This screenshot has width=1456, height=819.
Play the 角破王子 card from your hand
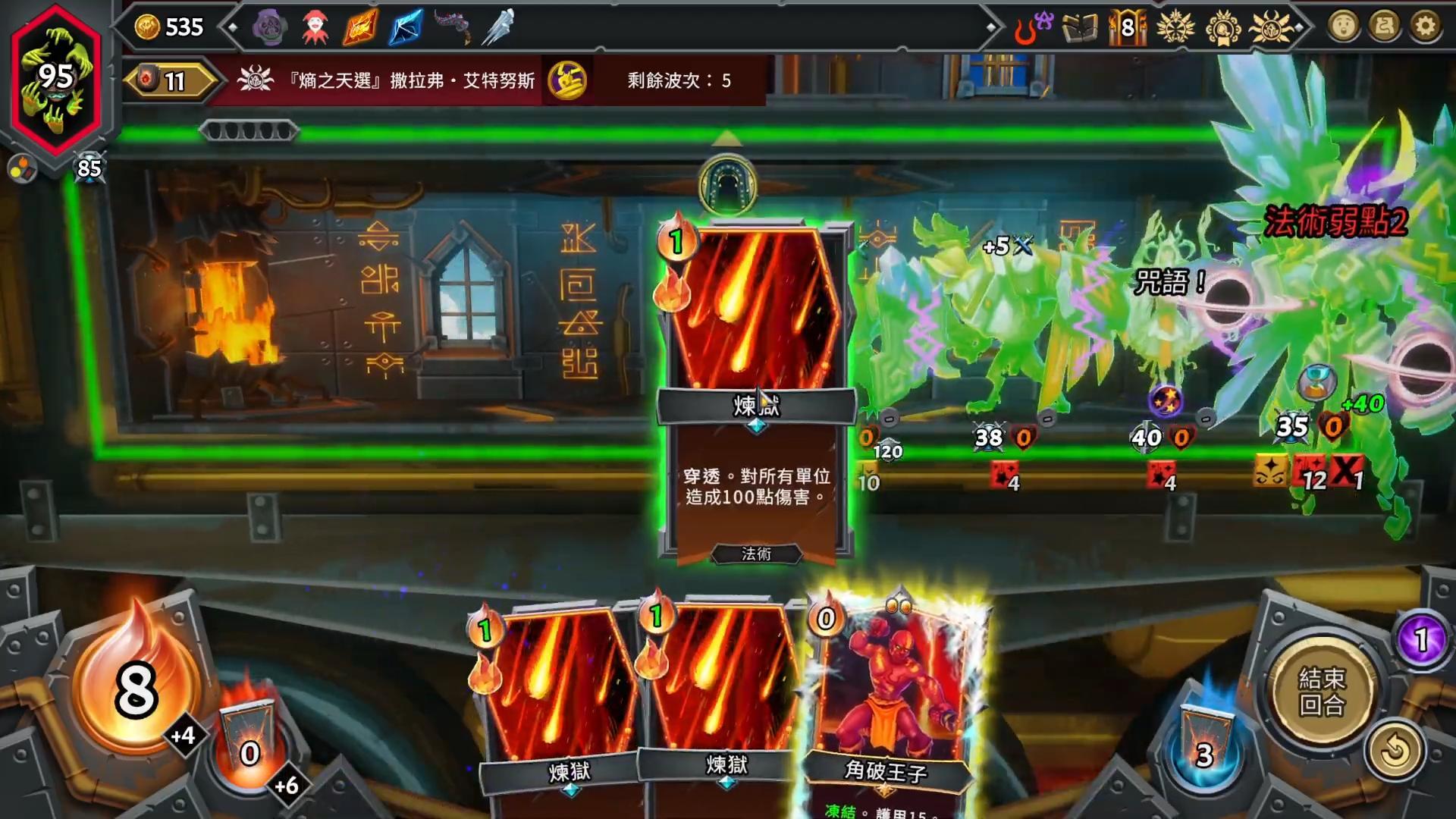[895, 698]
